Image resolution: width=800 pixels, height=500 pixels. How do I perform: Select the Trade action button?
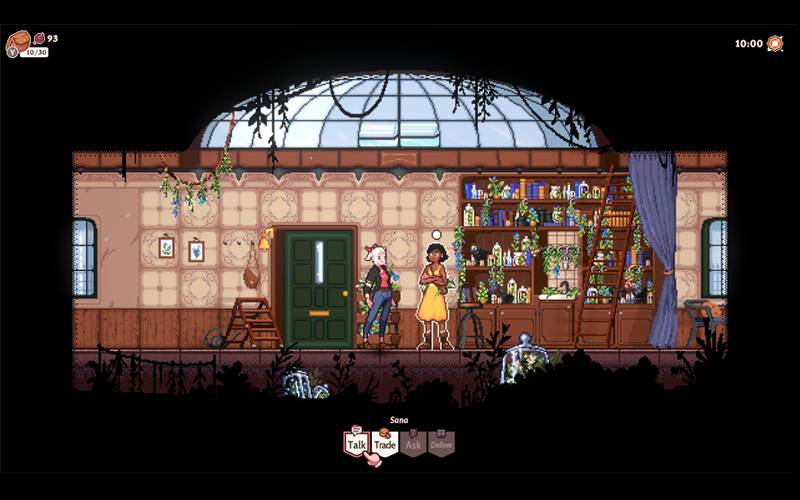(385, 443)
